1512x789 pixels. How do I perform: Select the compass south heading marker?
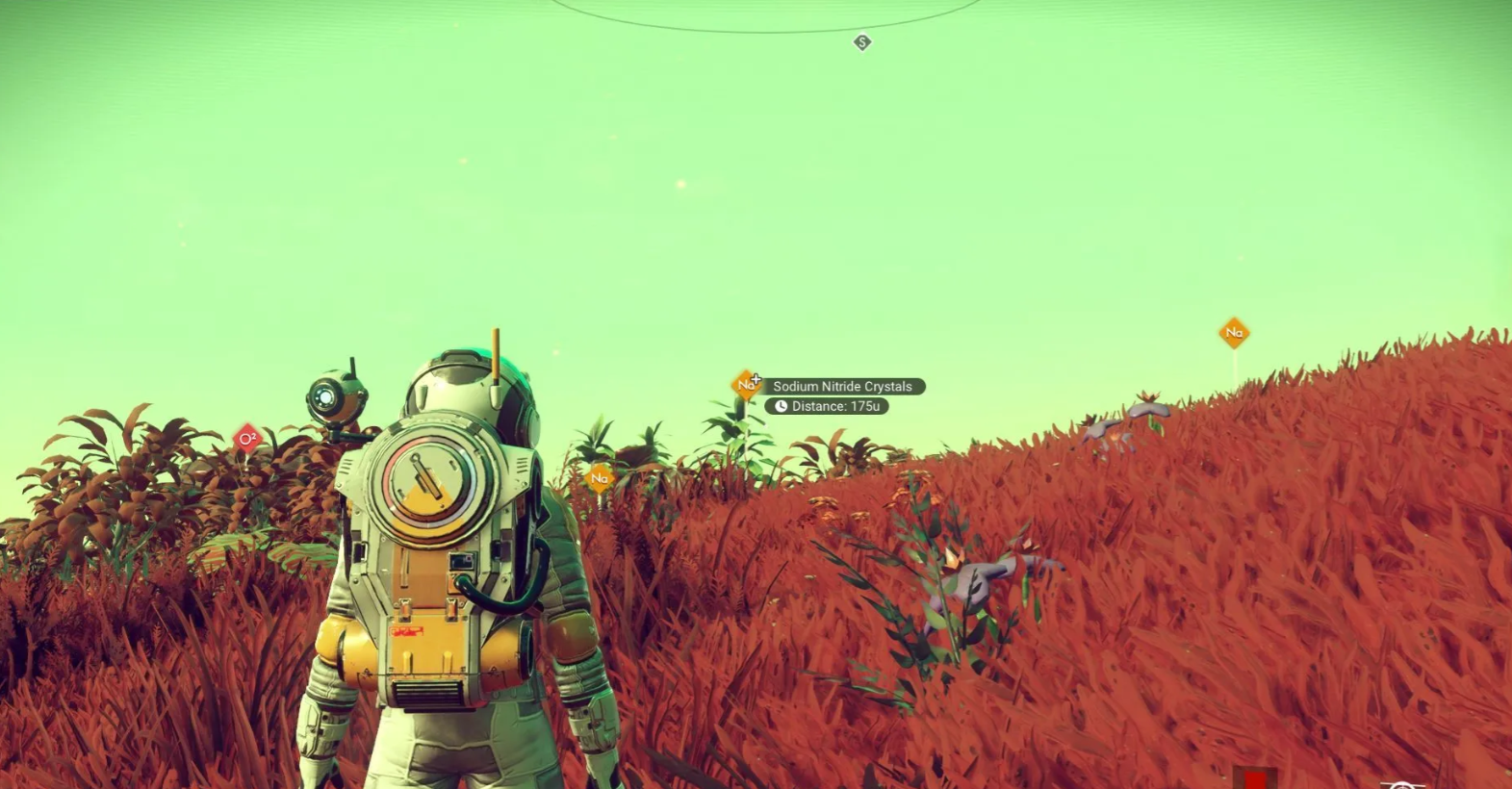tap(862, 42)
